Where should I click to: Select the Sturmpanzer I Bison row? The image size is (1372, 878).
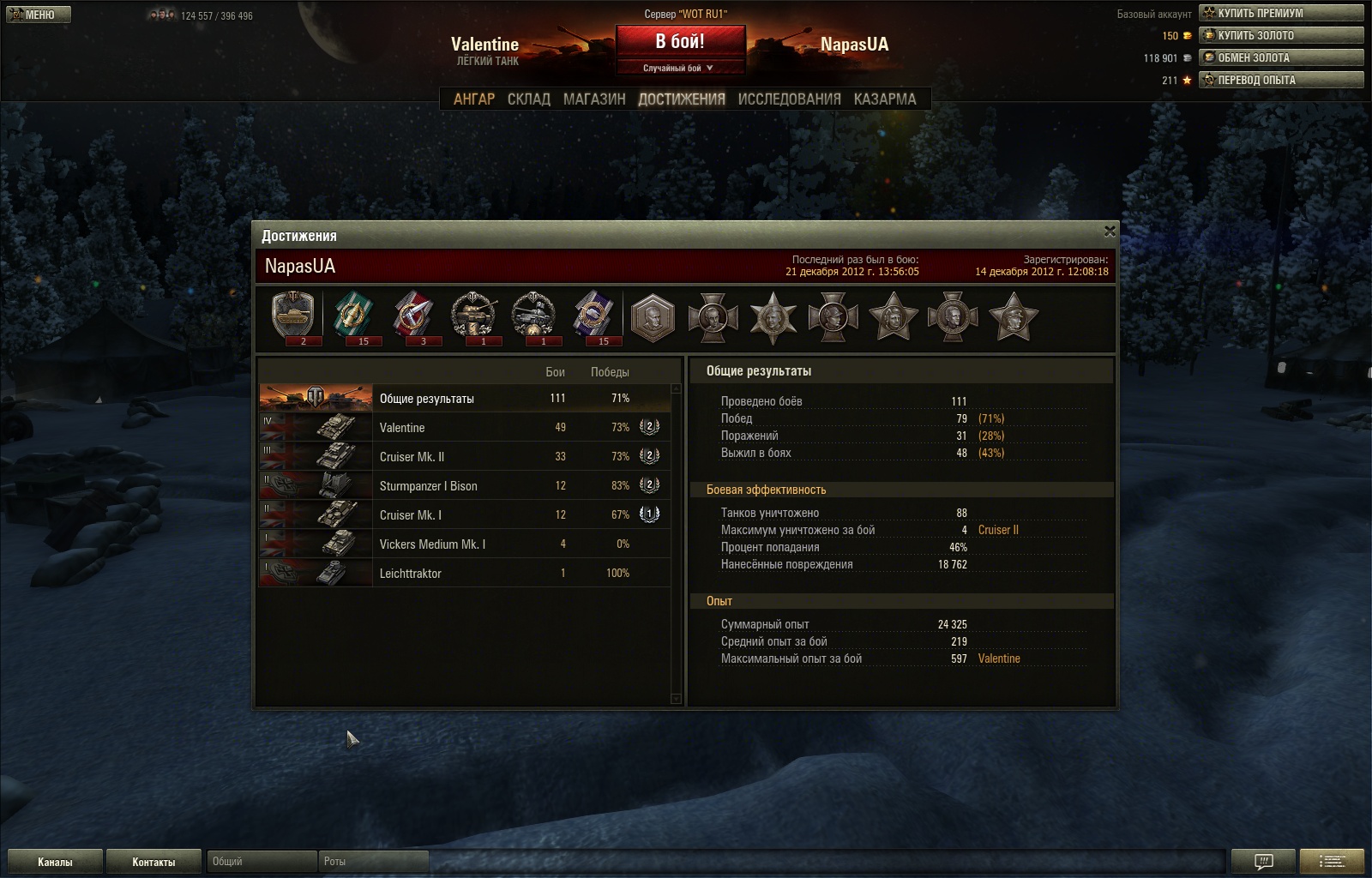point(464,485)
